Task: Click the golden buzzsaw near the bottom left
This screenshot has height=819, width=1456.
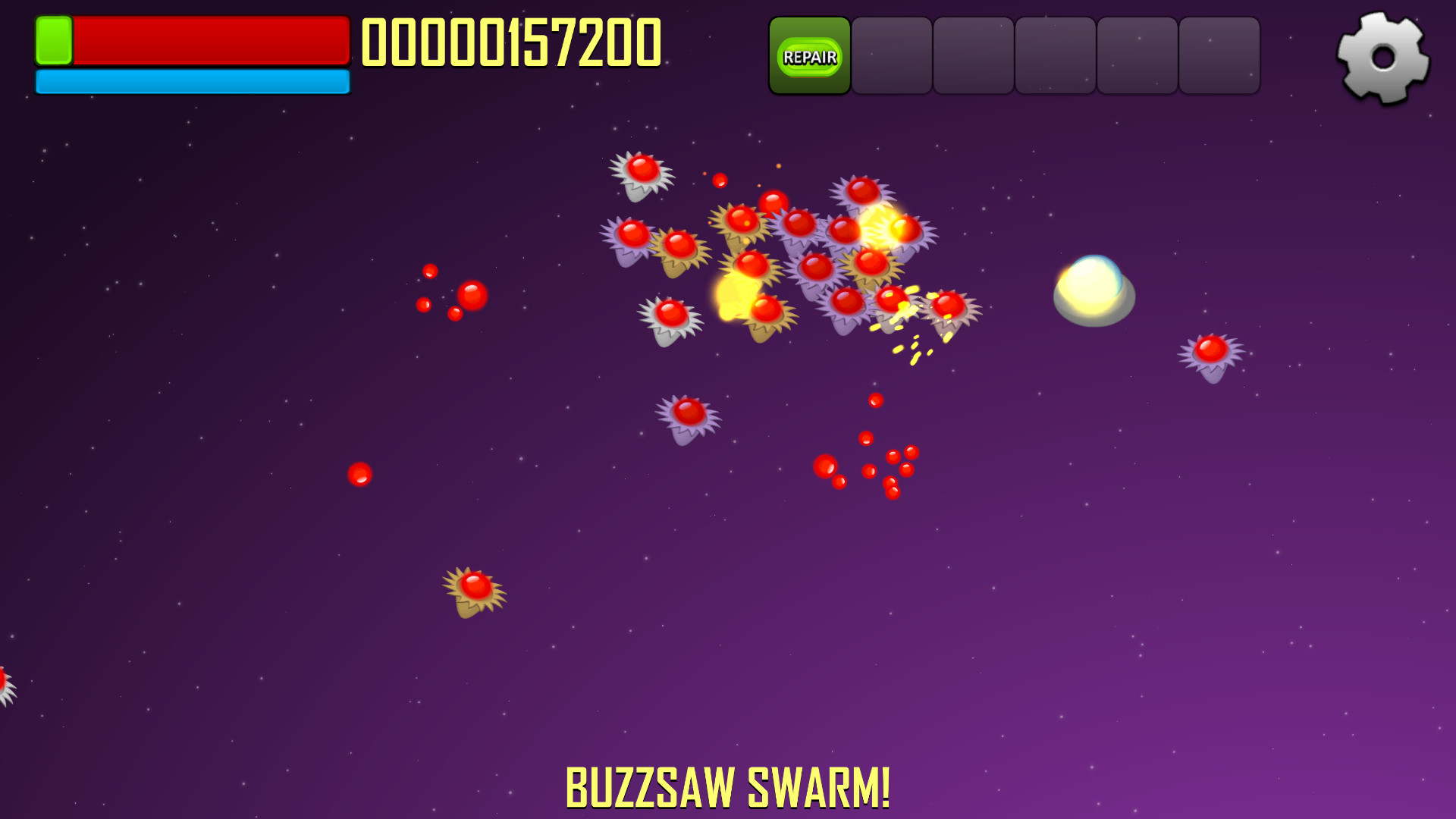Action: [x=474, y=588]
